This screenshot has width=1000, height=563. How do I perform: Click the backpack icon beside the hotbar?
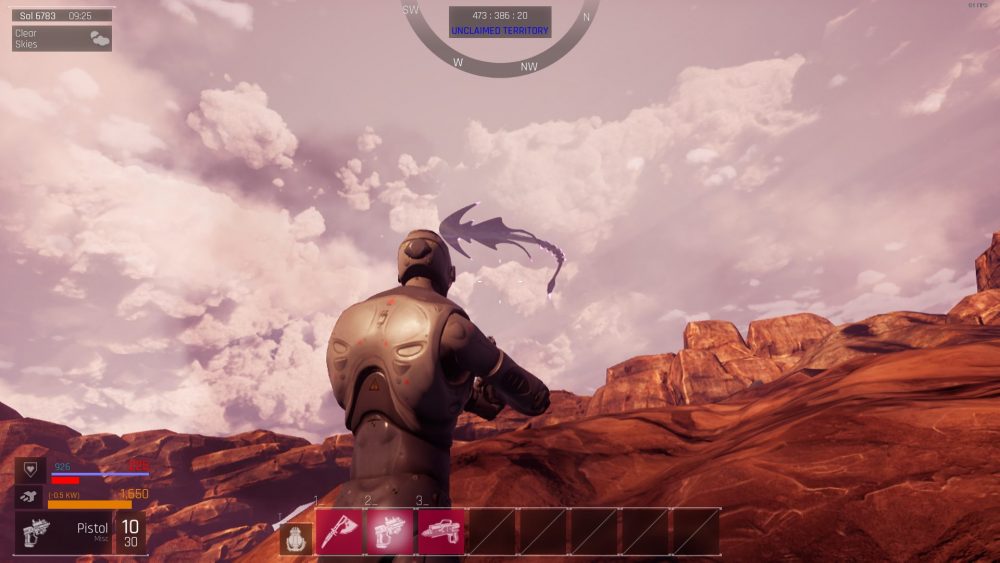pyautogui.click(x=295, y=538)
